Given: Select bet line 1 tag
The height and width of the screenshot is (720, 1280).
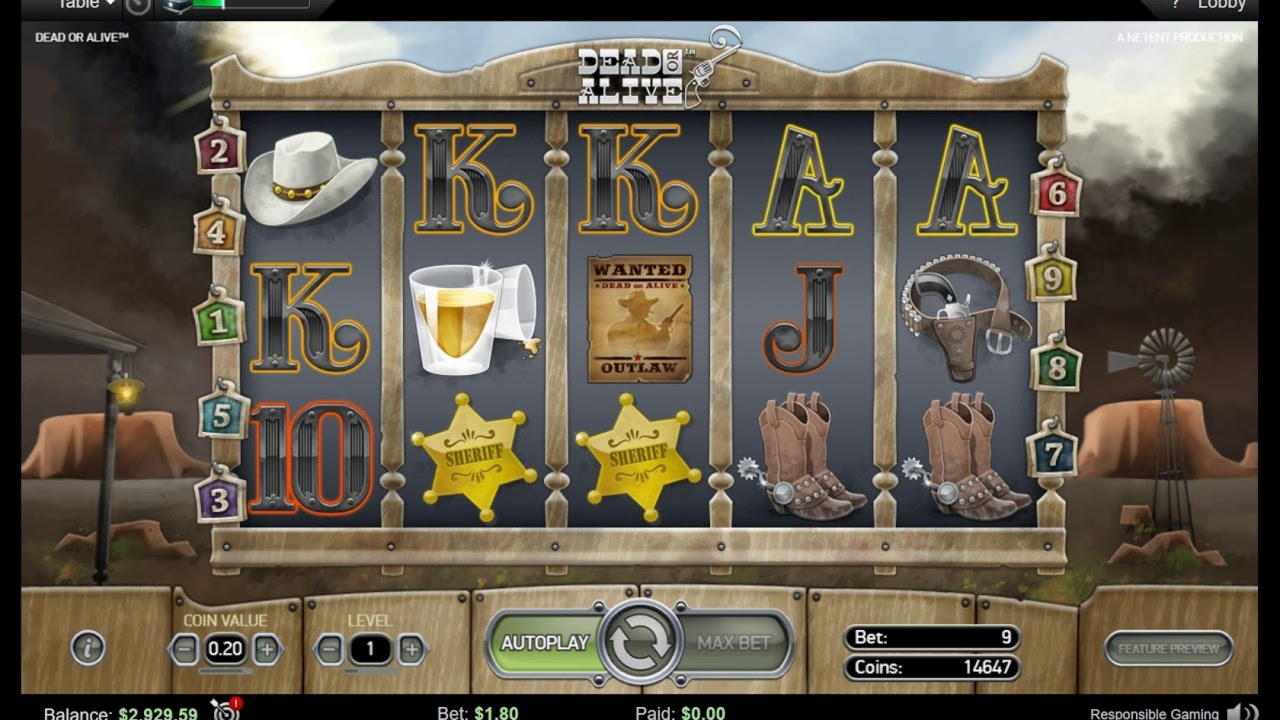Looking at the screenshot, I should (218, 322).
